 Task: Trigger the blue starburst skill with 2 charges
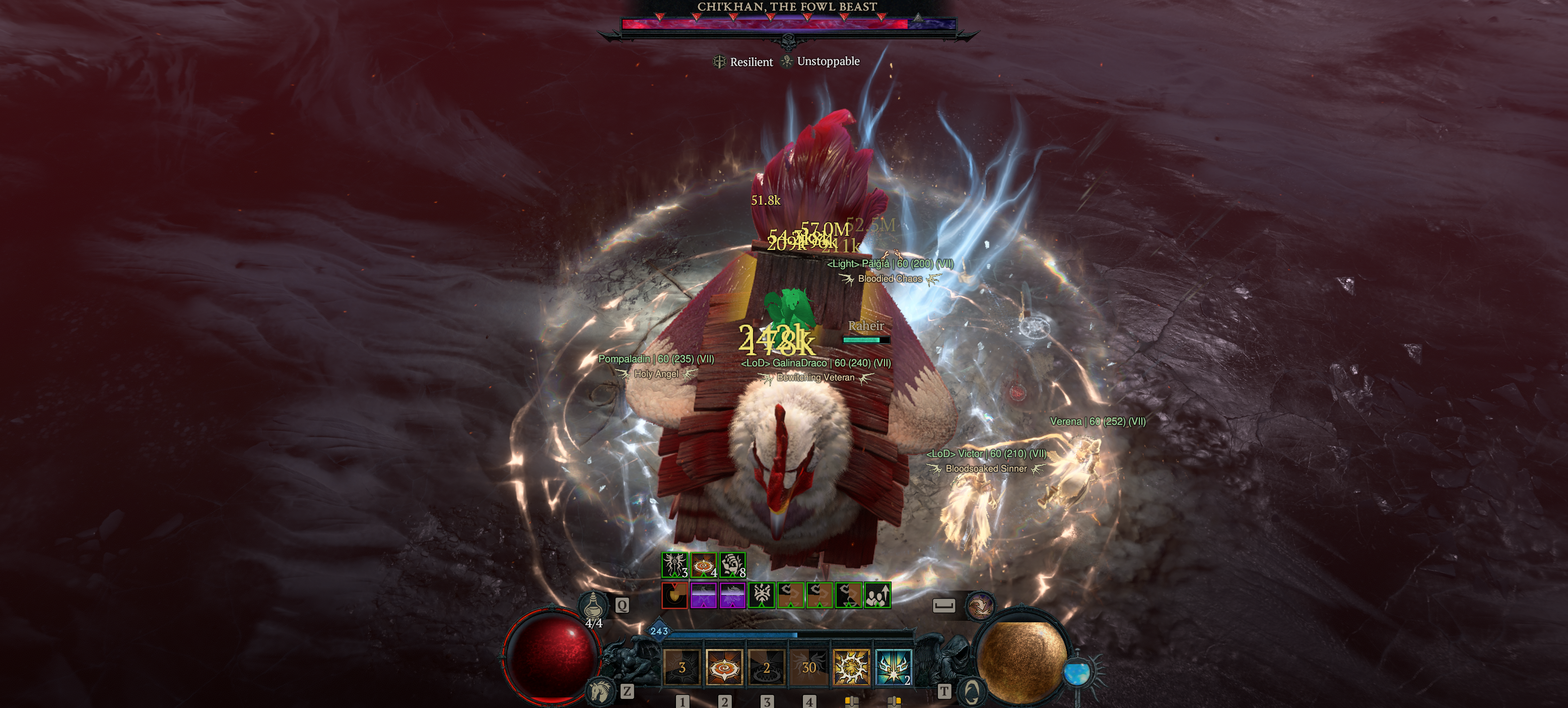point(893,667)
